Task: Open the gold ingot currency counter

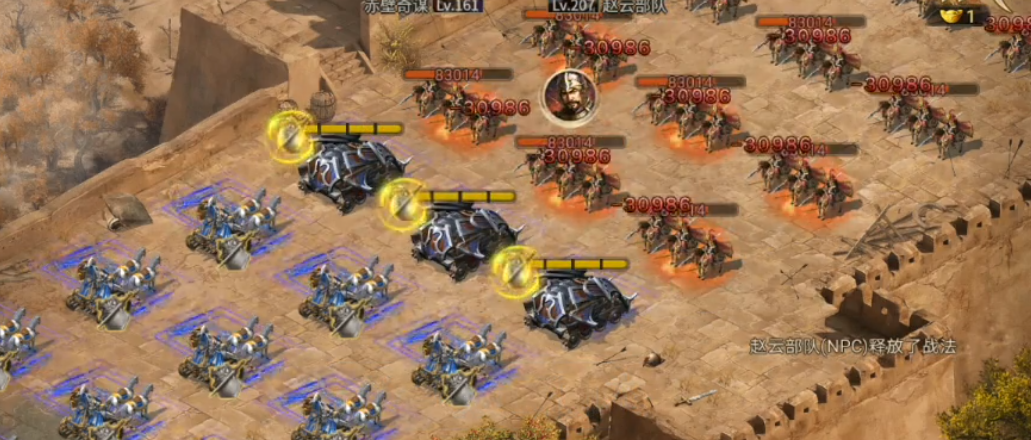Action: pyautogui.click(x=958, y=14)
